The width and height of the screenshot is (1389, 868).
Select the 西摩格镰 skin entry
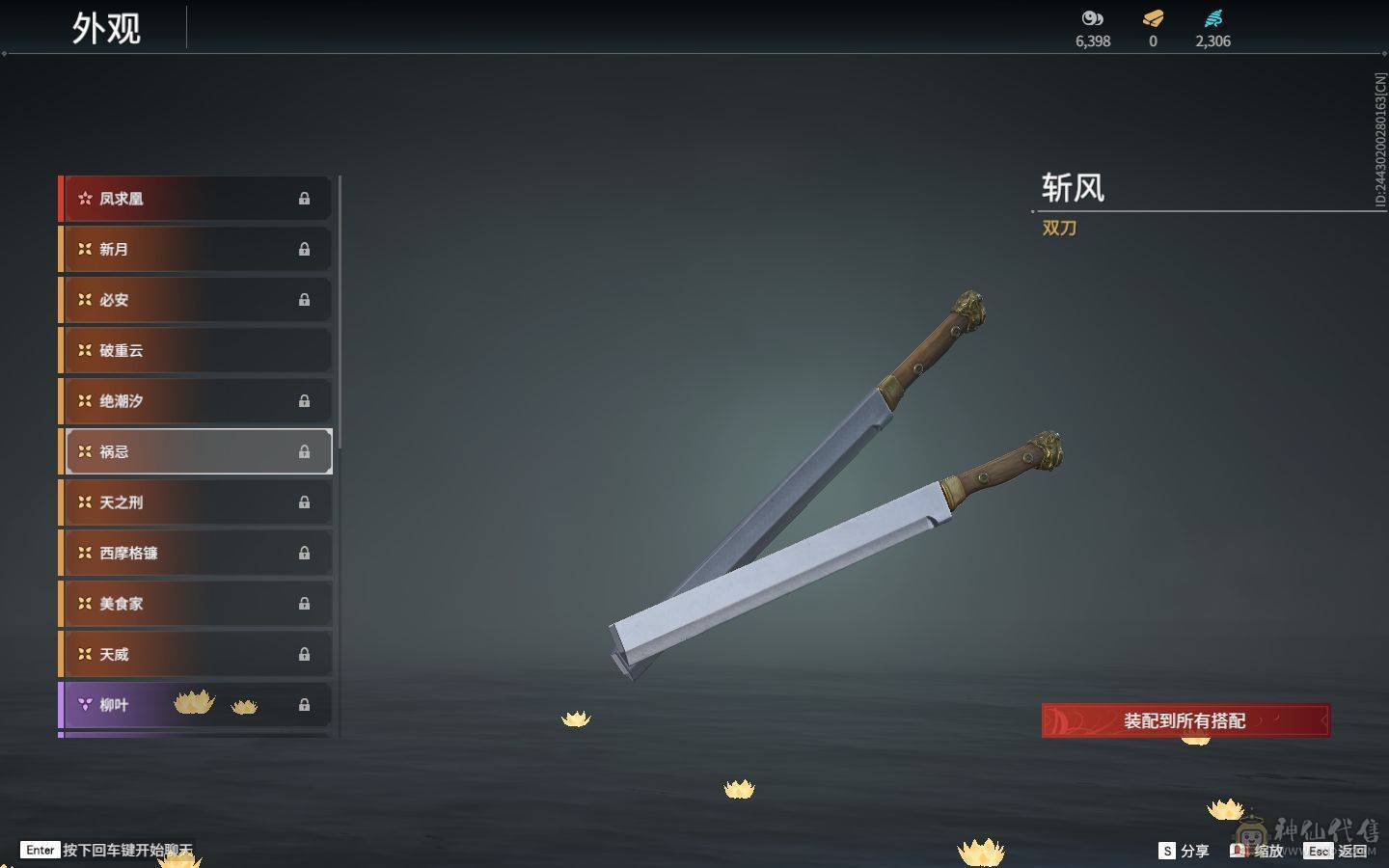click(x=193, y=553)
